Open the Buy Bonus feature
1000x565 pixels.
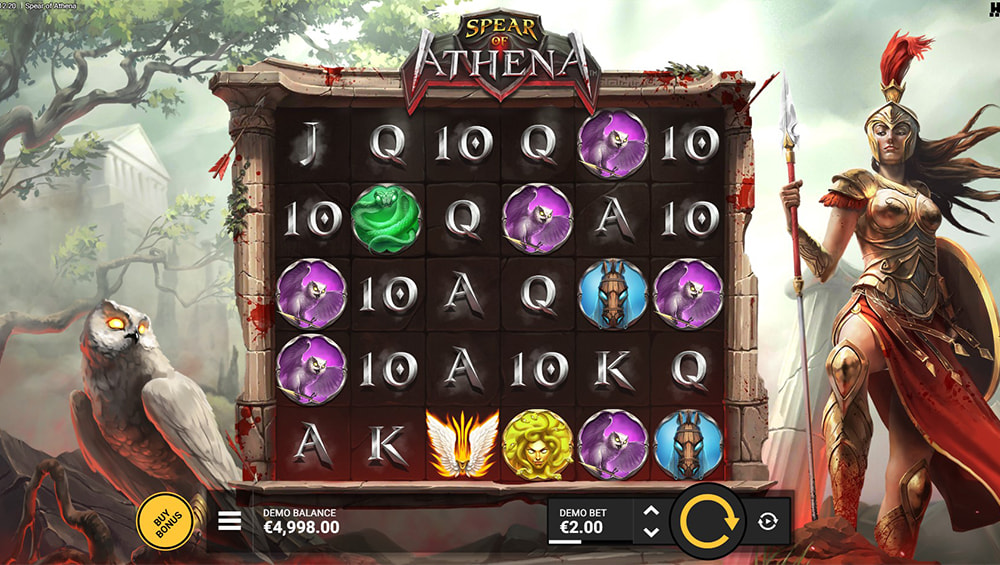pyautogui.click(x=165, y=520)
